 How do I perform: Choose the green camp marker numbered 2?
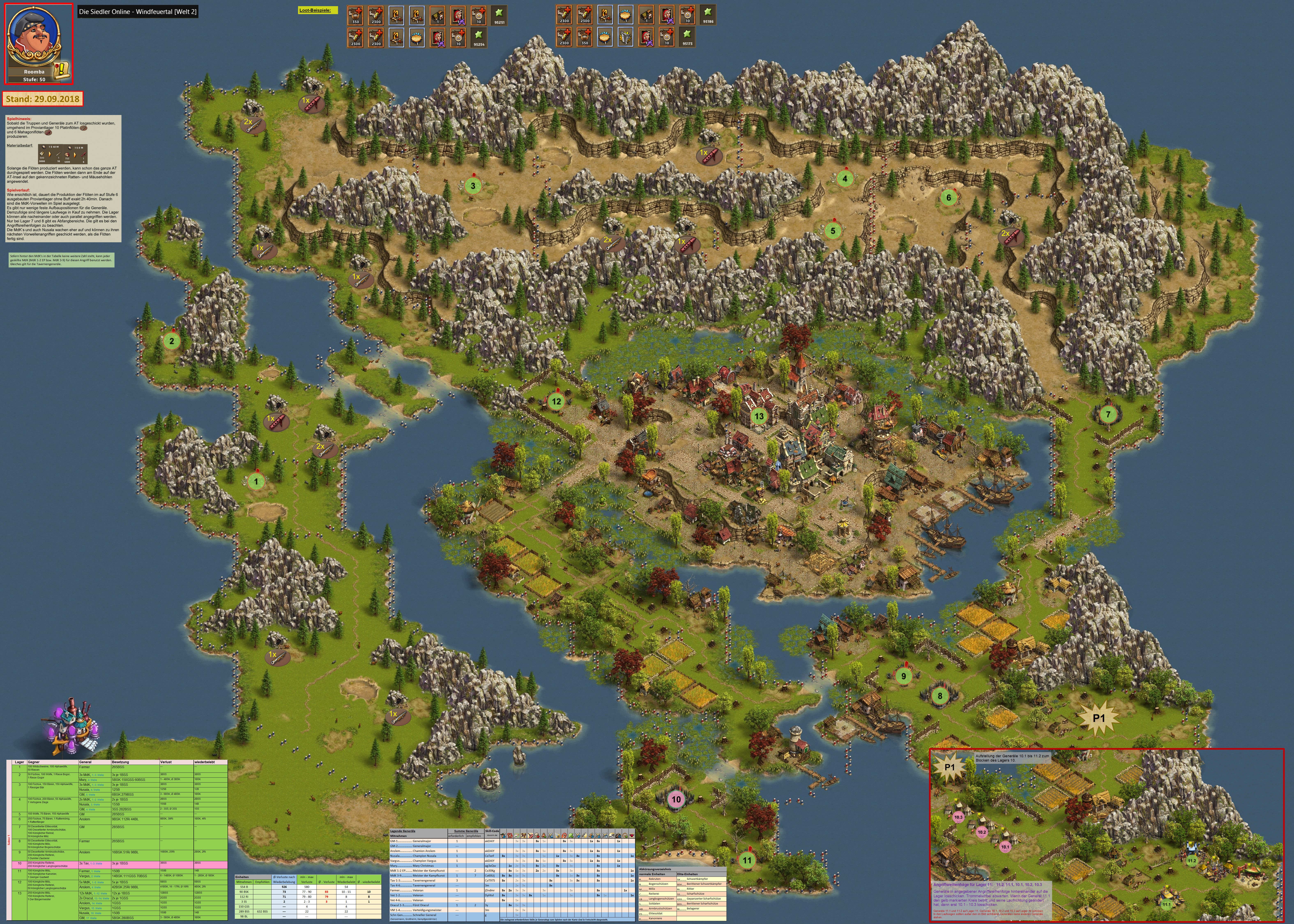pos(171,341)
